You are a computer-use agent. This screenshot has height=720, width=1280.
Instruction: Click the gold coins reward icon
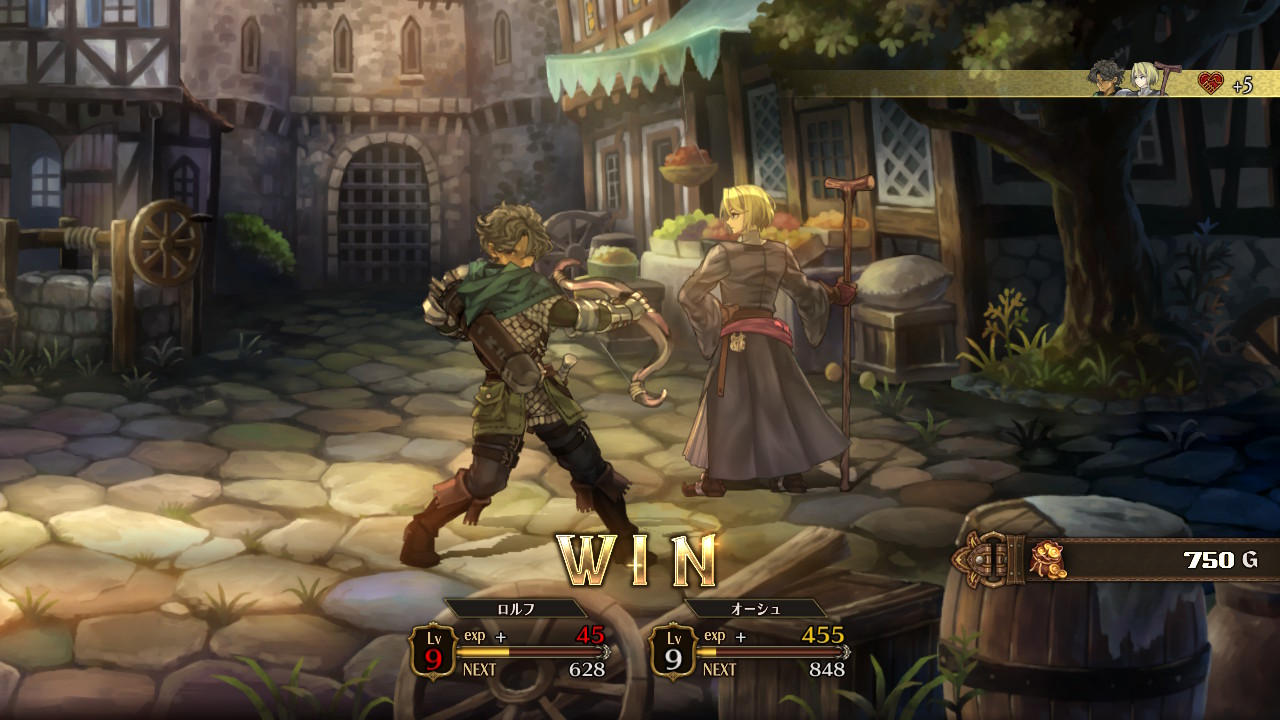[x=1047, y=559]
